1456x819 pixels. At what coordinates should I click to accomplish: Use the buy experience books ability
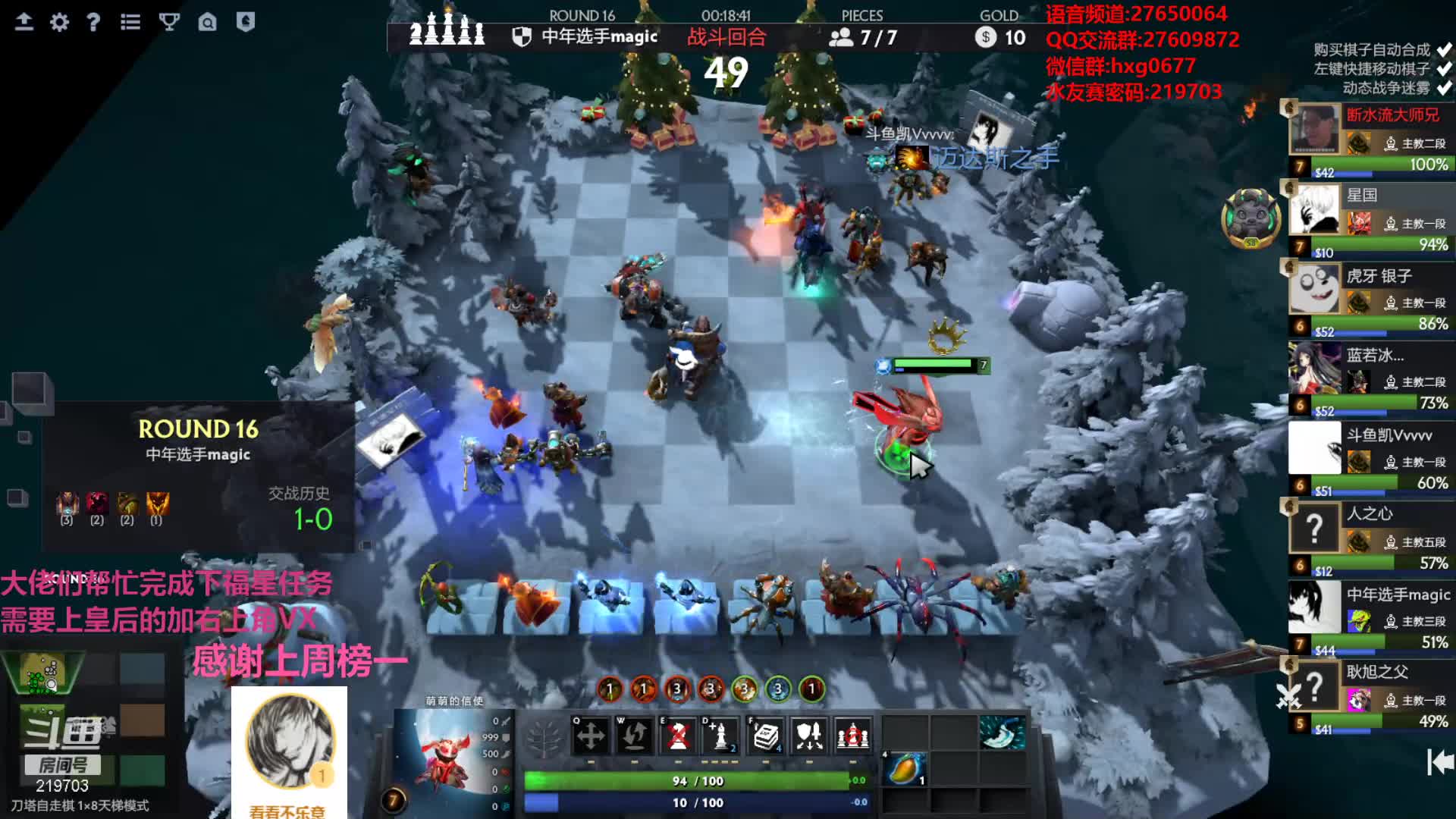coord(766,735)
